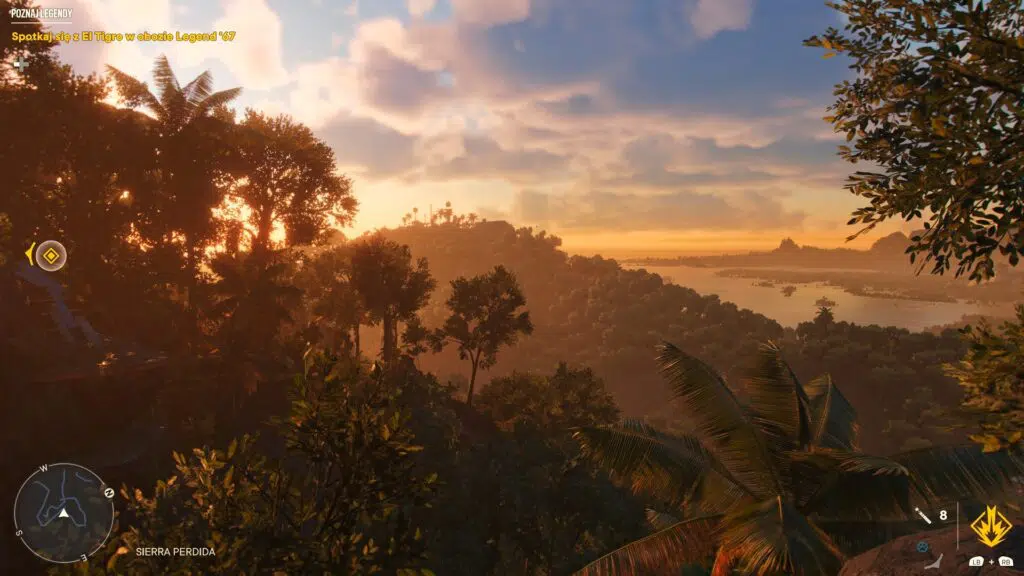Screen dimensions: 1024x576
Task: Click the blue paw amigo icon
Action: tap(922, 546)
